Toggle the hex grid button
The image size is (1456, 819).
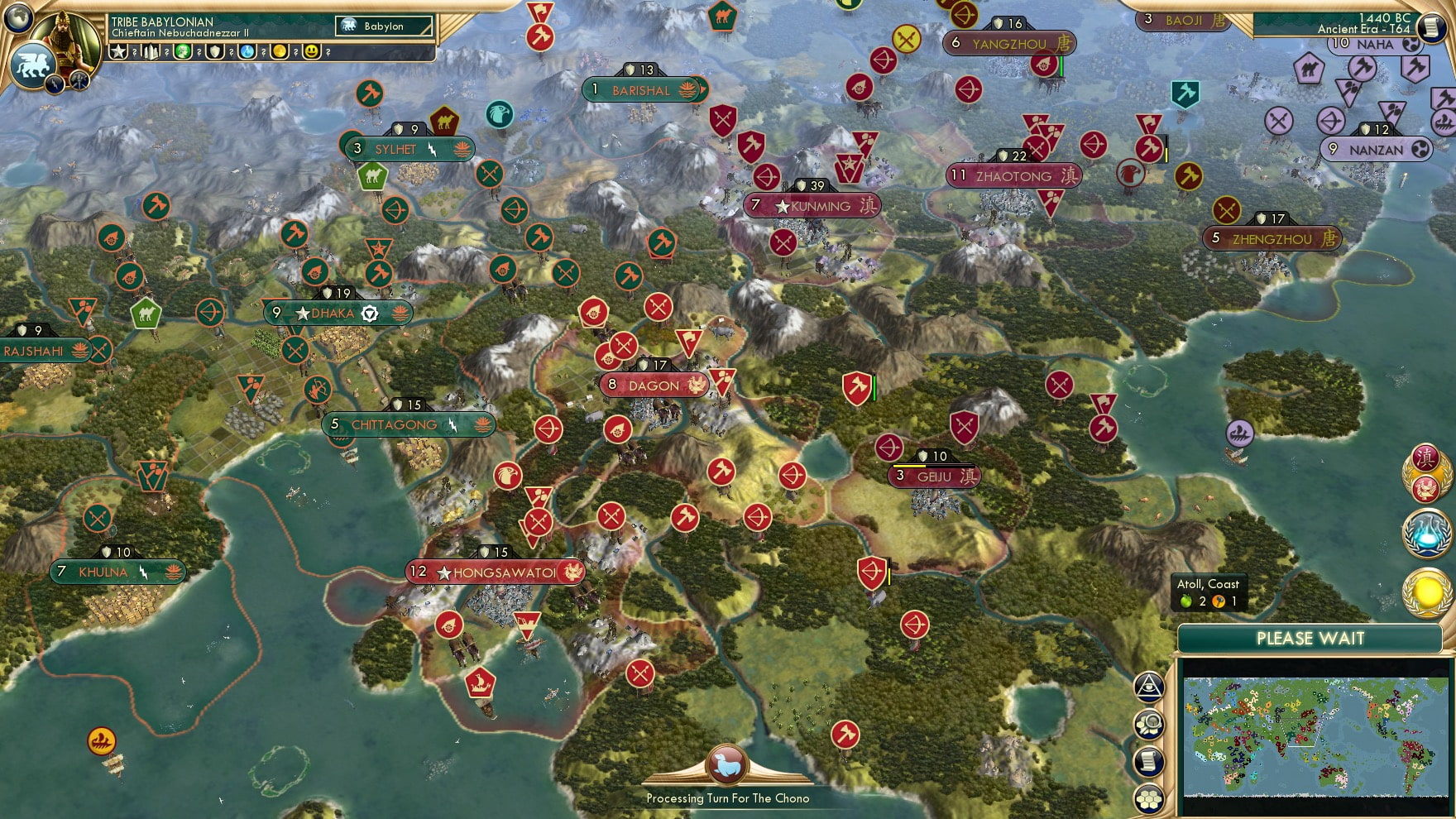point(1149,798)
